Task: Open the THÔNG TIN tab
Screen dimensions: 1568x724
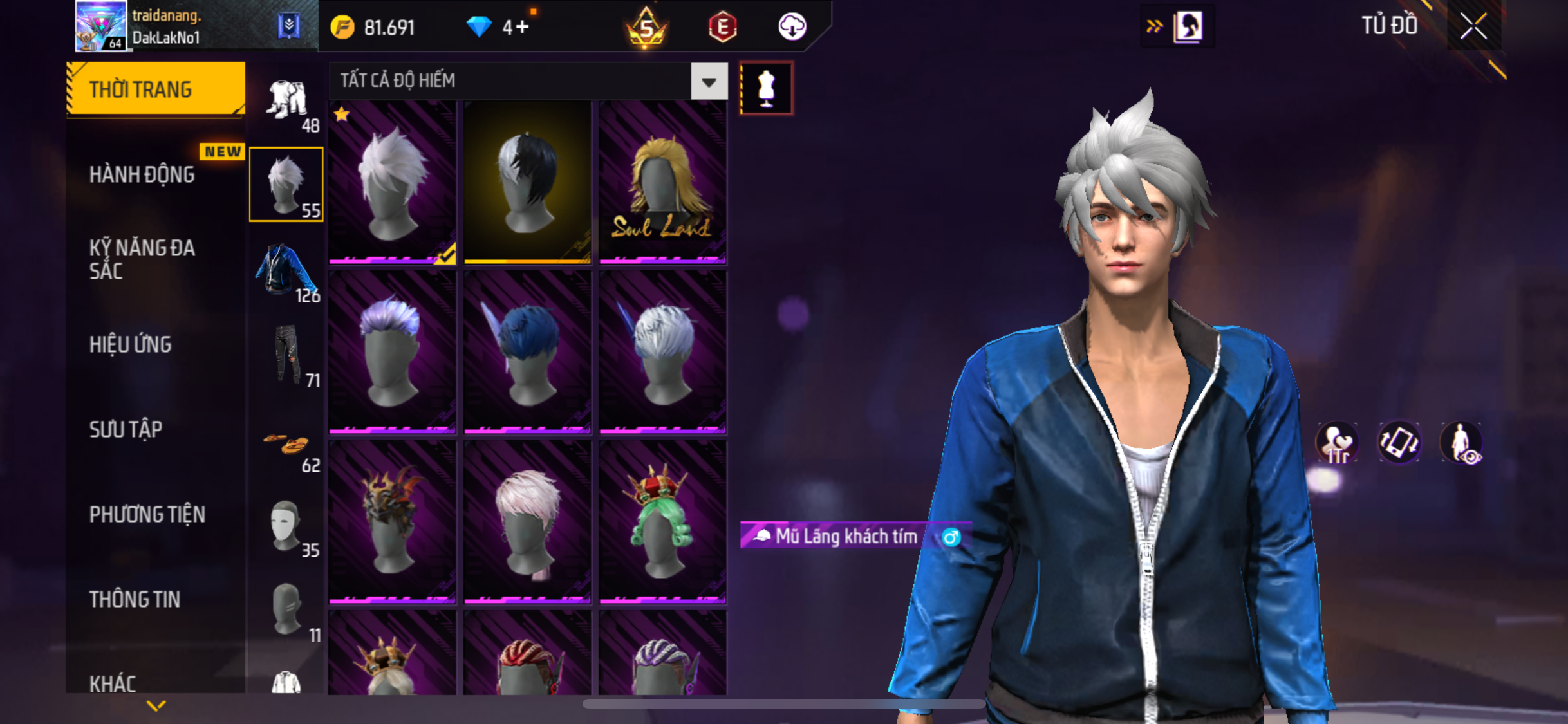Action: point(135,599)
